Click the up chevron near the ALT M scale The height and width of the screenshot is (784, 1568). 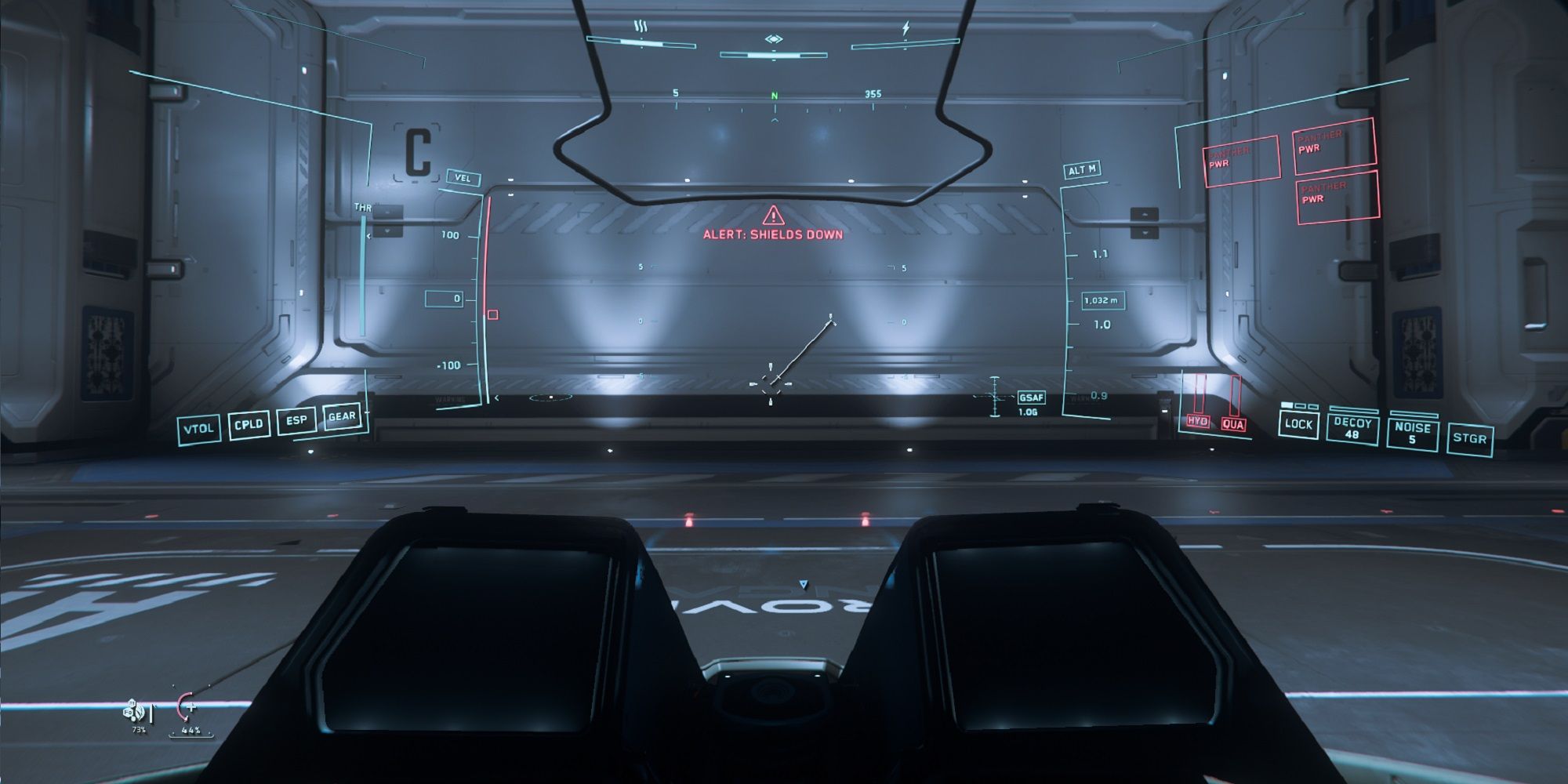coord(1144,213)
